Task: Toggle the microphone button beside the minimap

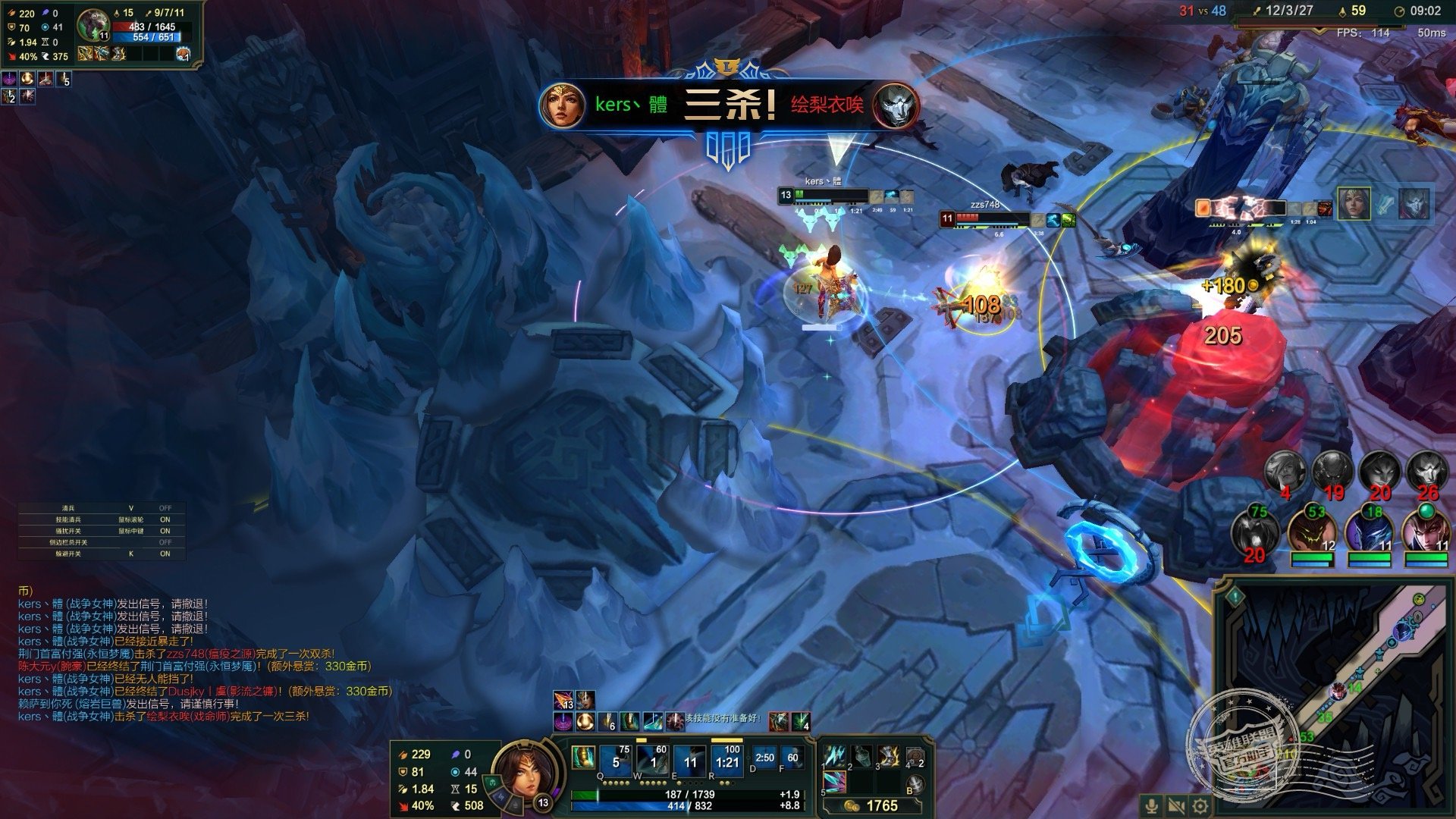Action: point(1152,806)
